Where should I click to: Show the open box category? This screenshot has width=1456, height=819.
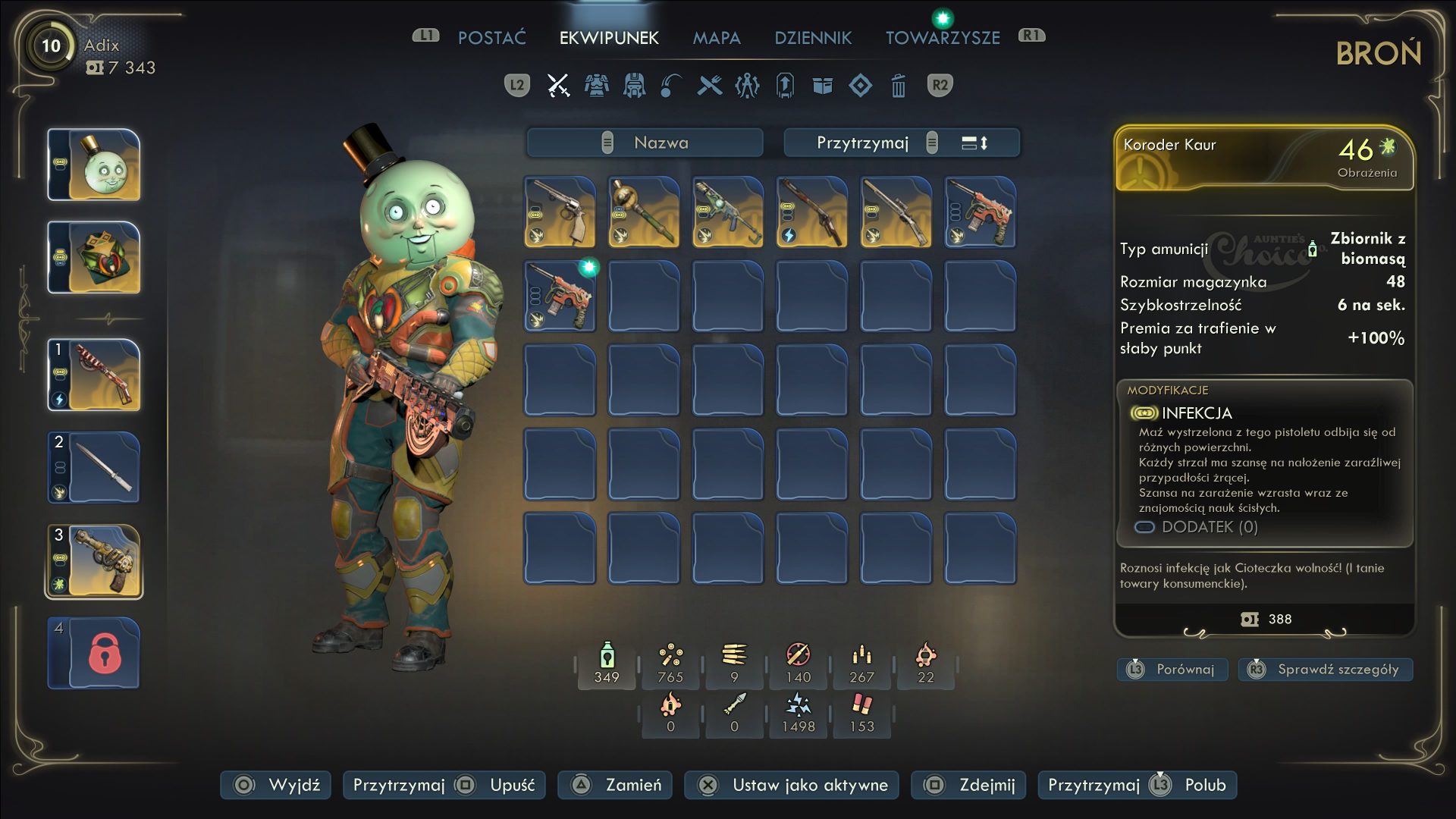point(823,86)
